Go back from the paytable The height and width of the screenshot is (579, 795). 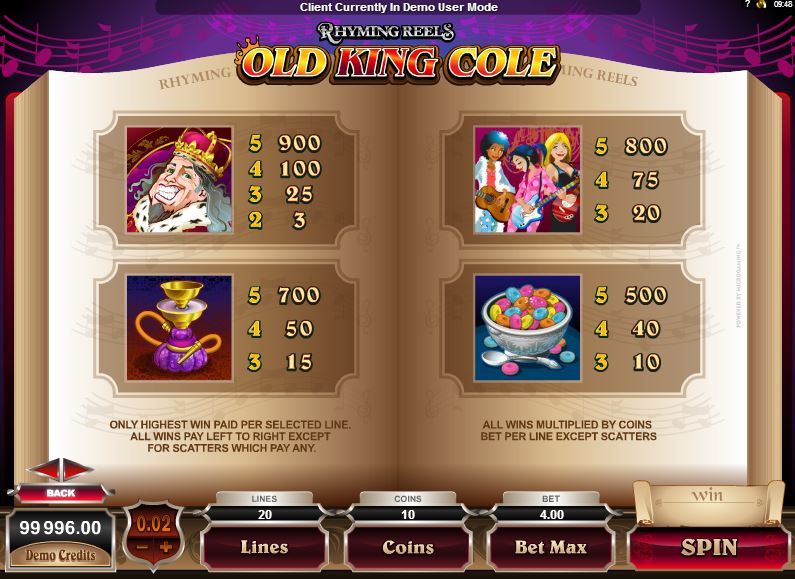coord(59,493)
